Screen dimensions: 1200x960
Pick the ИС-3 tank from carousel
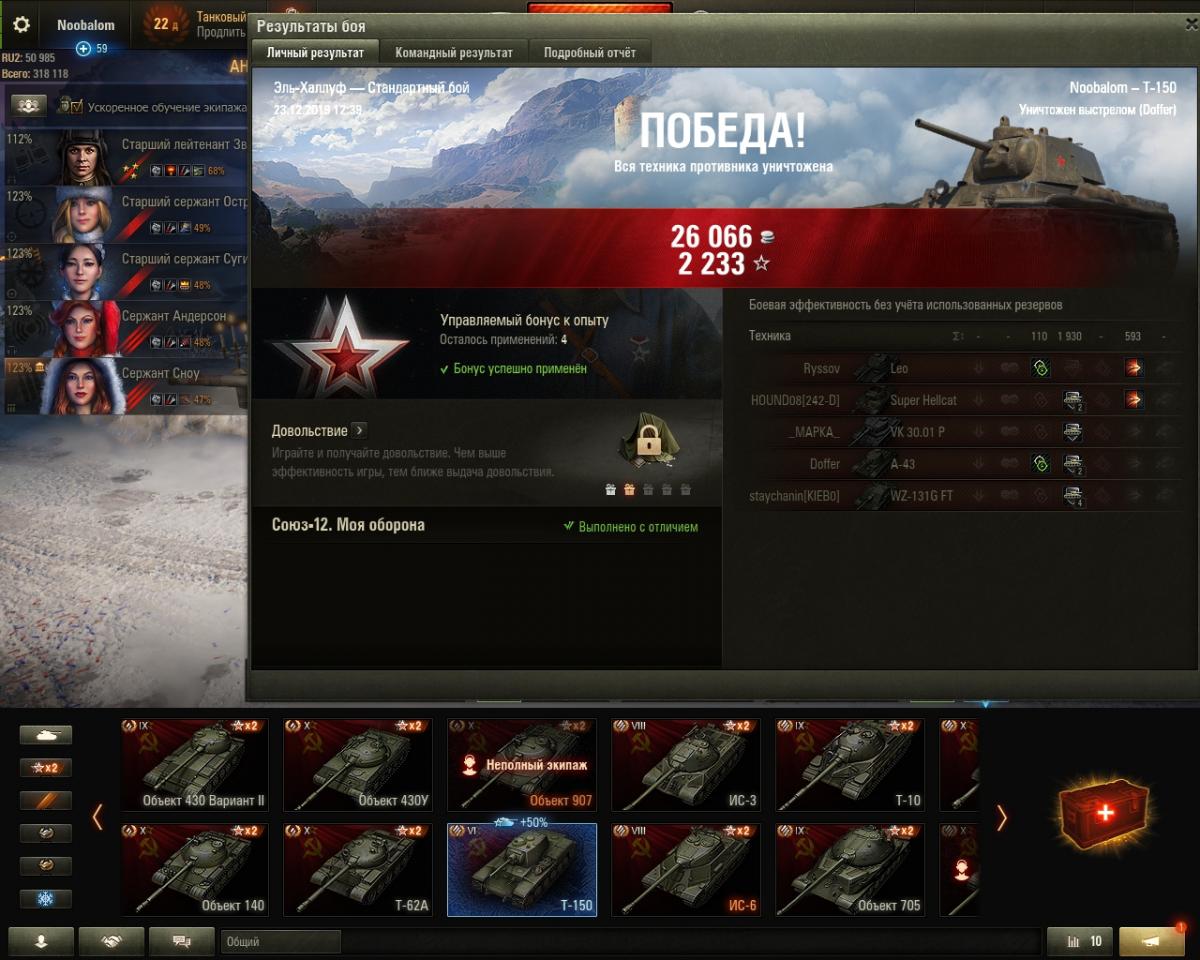686,764
